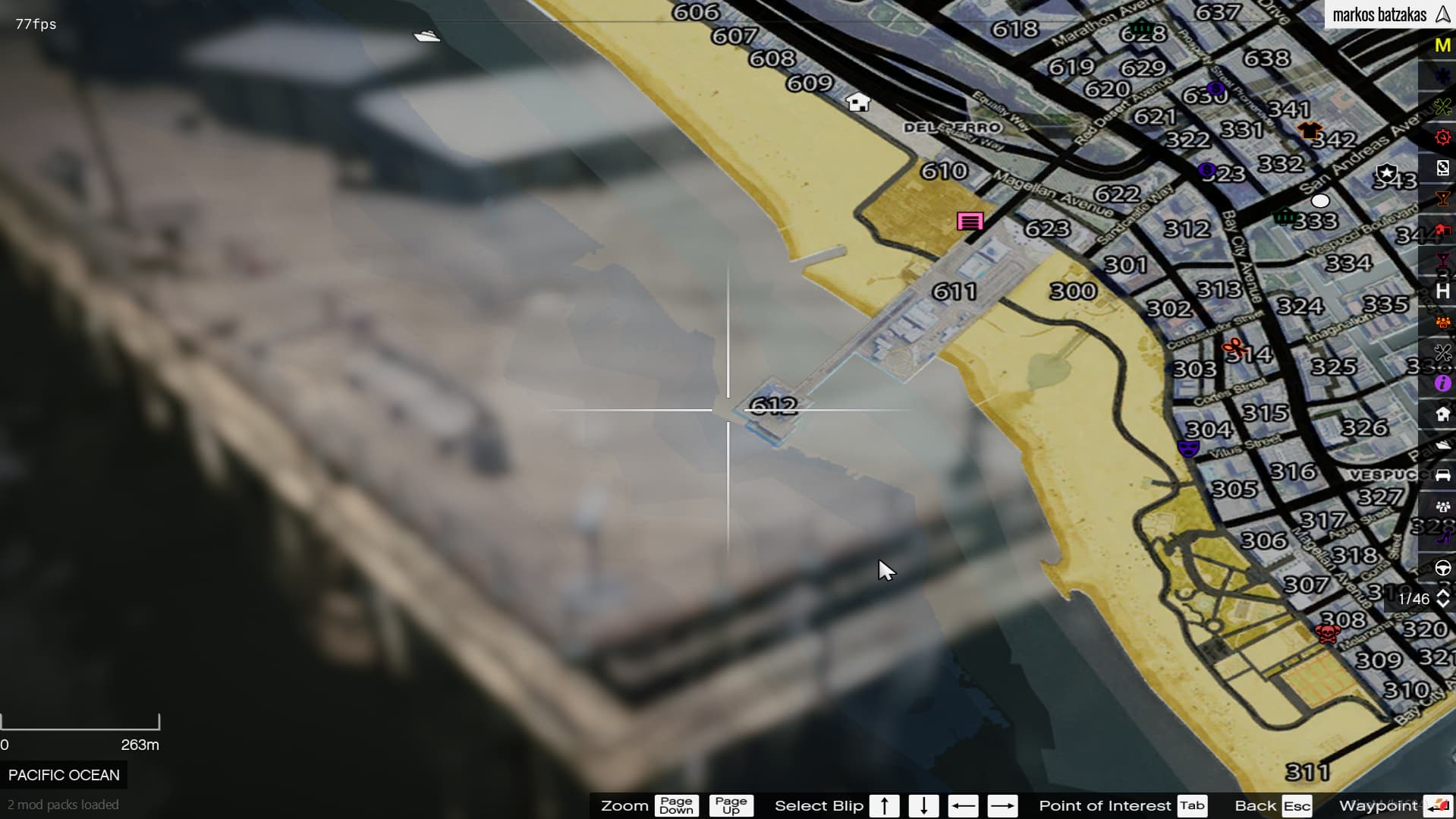This screenshot has width=1456, height=819.
Task: Click the white house blip on the beach
Action: click(856, 102)
